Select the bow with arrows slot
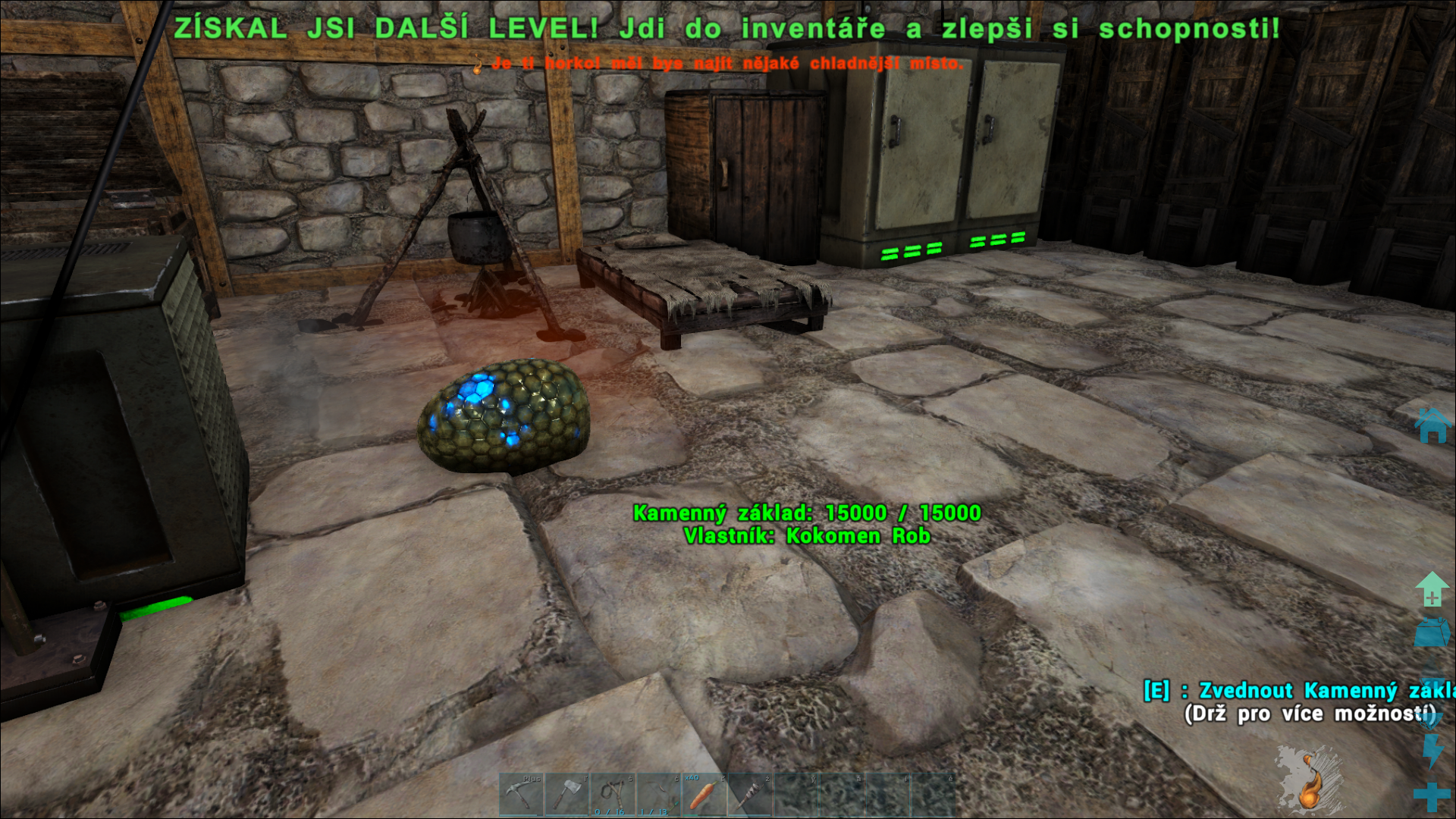 (x=658, y=795)
